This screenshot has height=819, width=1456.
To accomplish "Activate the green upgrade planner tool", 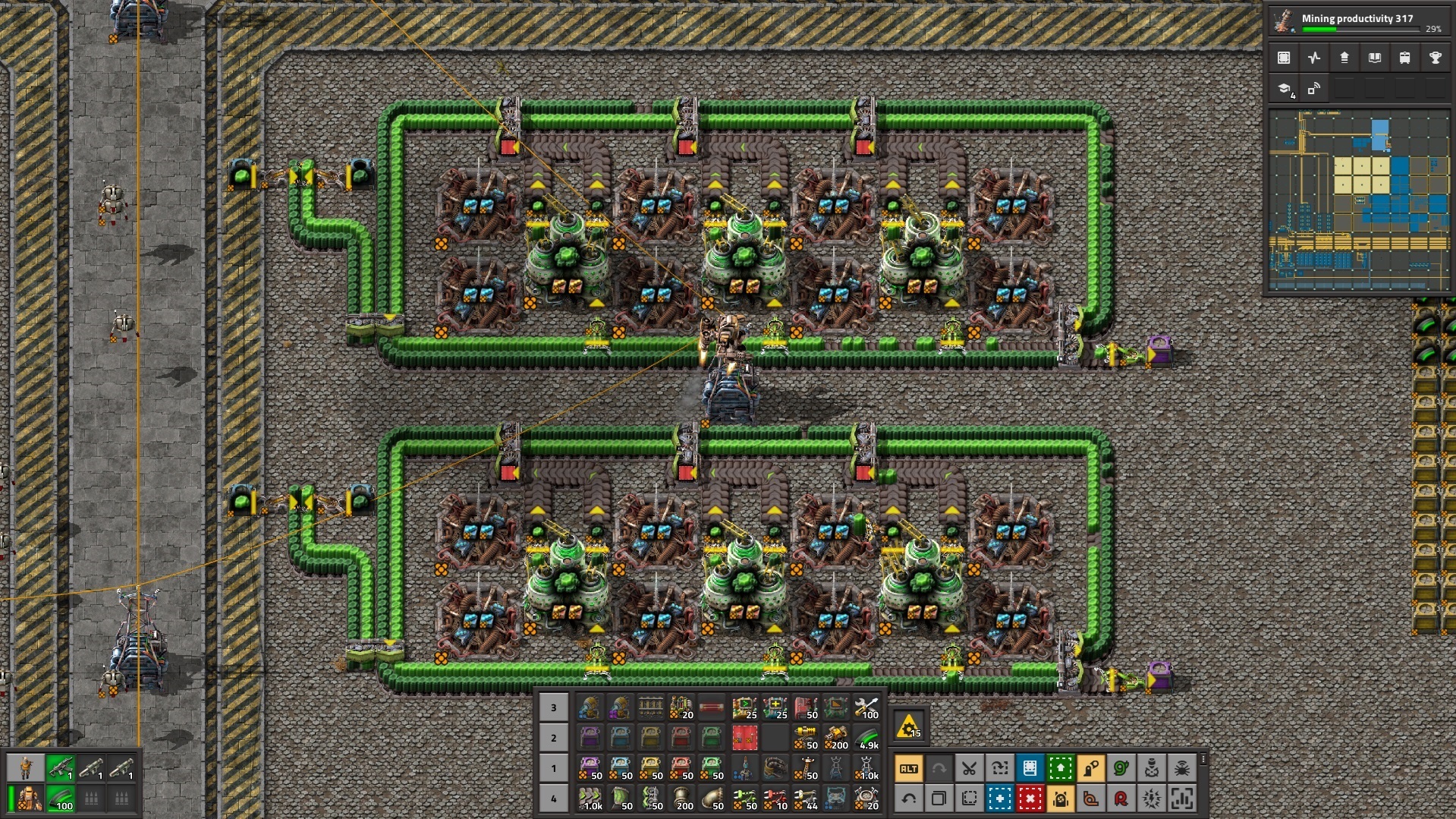I will (x=1060, y=769).
